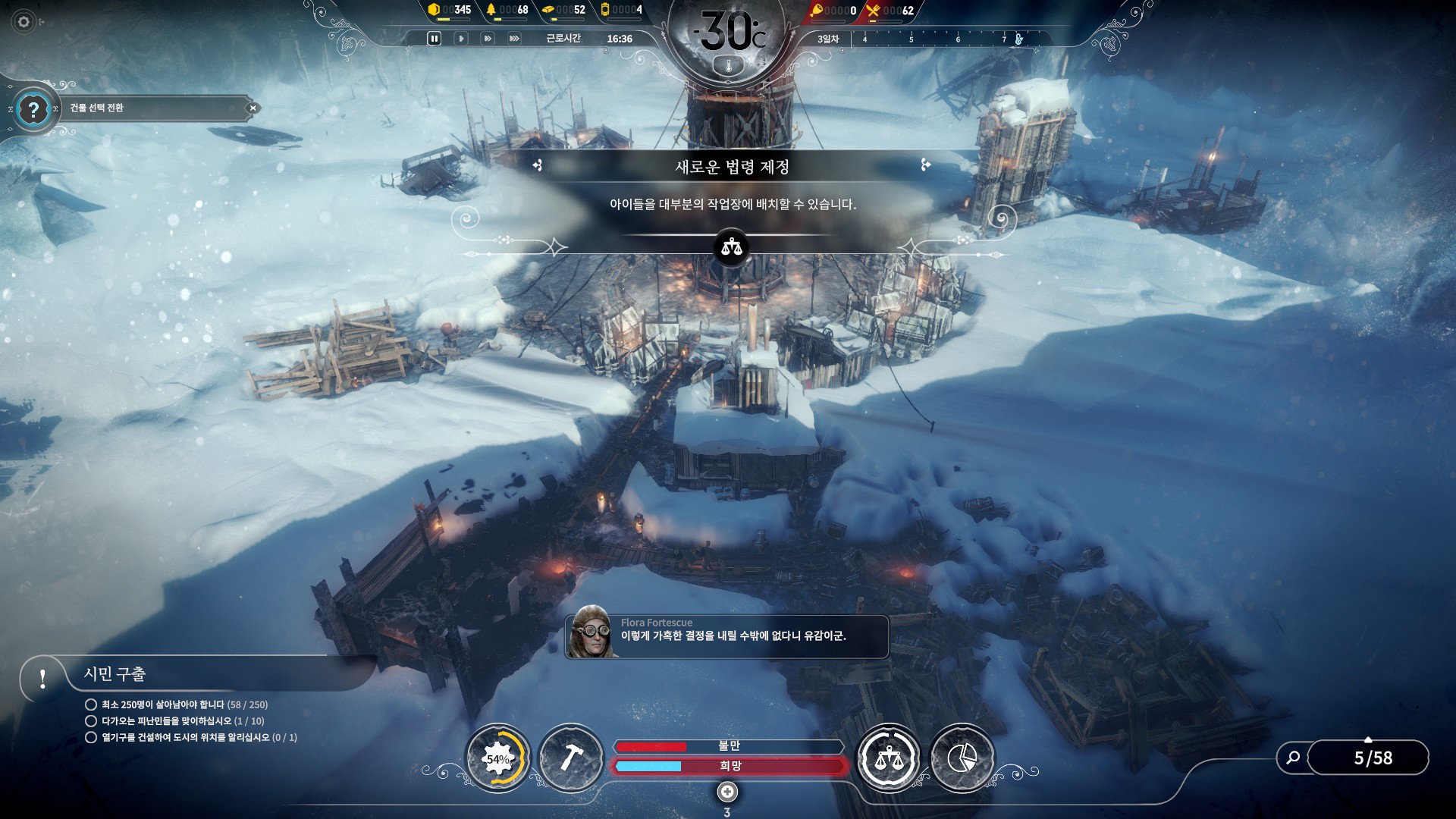
Task: Open the 5/58 workers population panel
Action: [1373, 758]
